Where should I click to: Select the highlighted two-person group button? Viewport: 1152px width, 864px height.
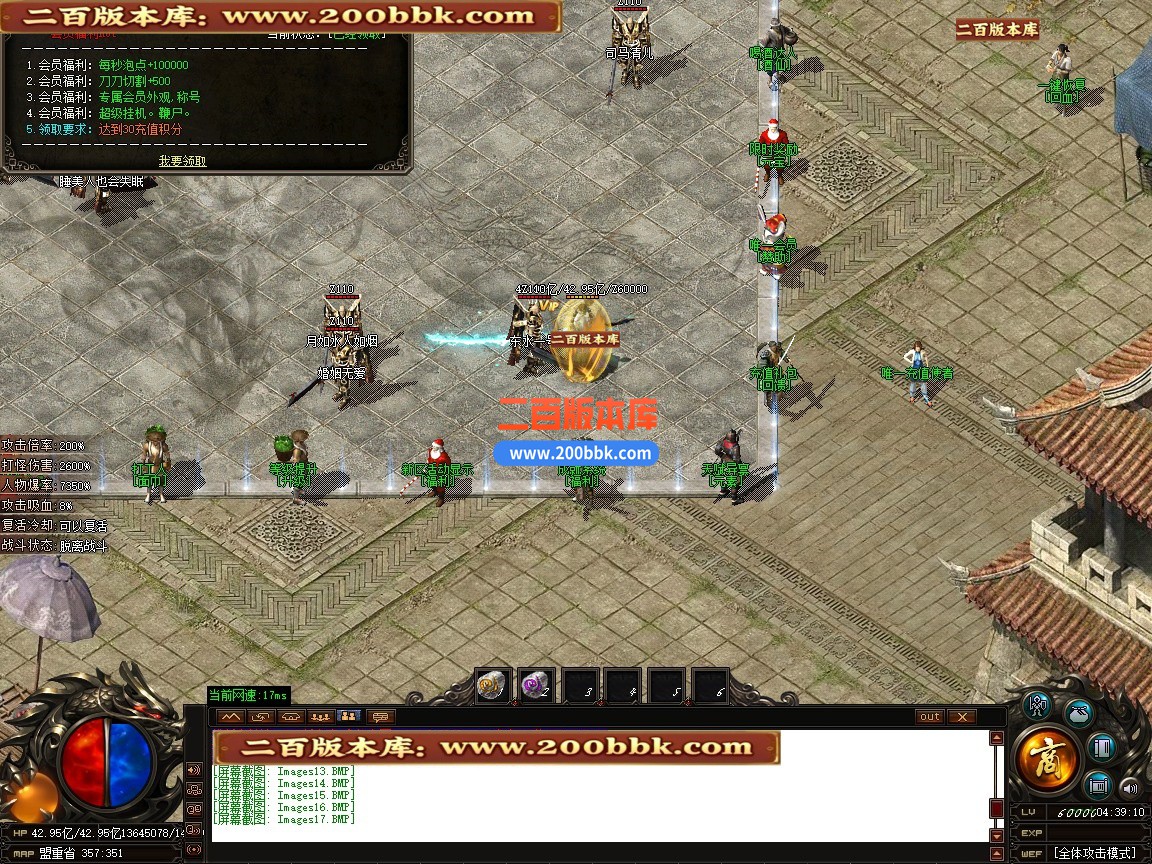tap(349, 717)
